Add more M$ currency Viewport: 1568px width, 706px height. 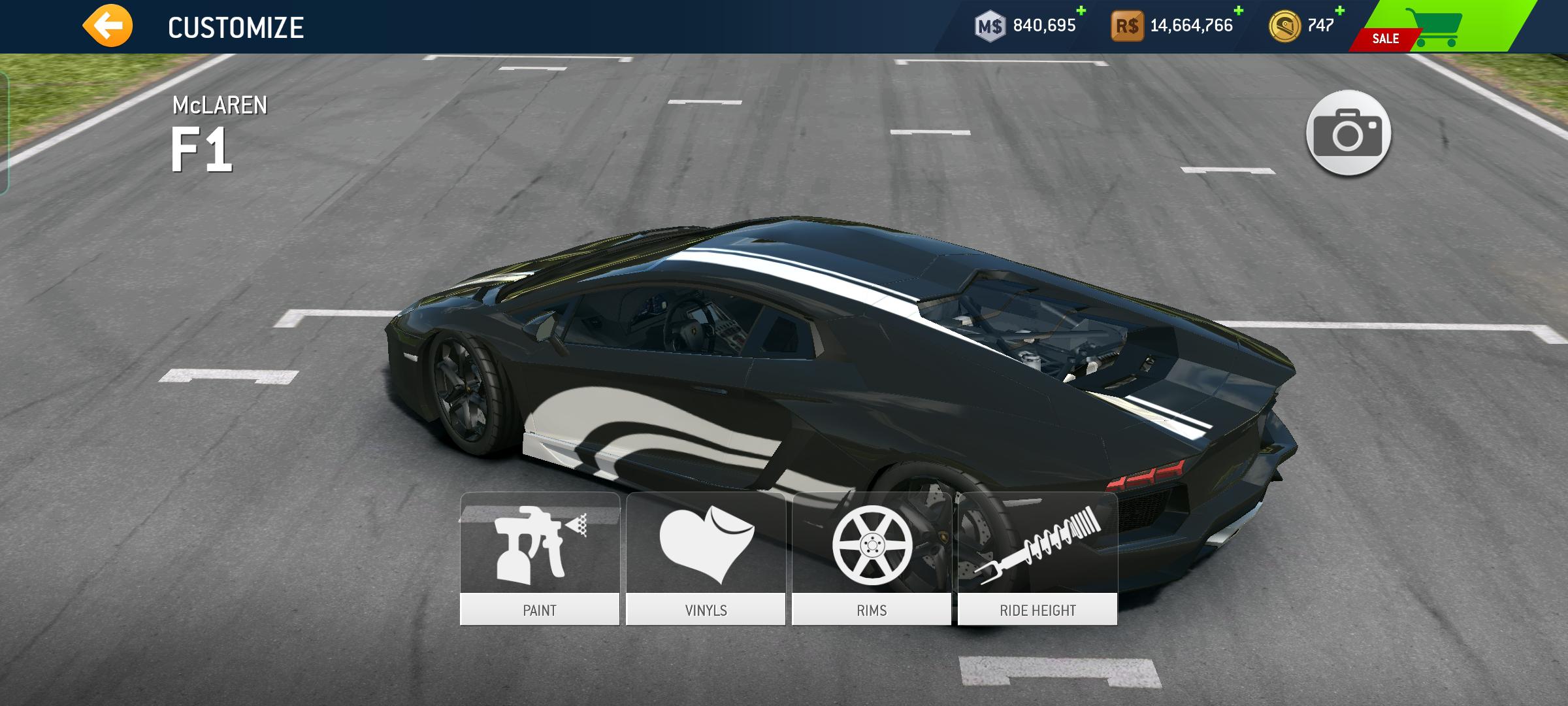(x=1081, y=11)
